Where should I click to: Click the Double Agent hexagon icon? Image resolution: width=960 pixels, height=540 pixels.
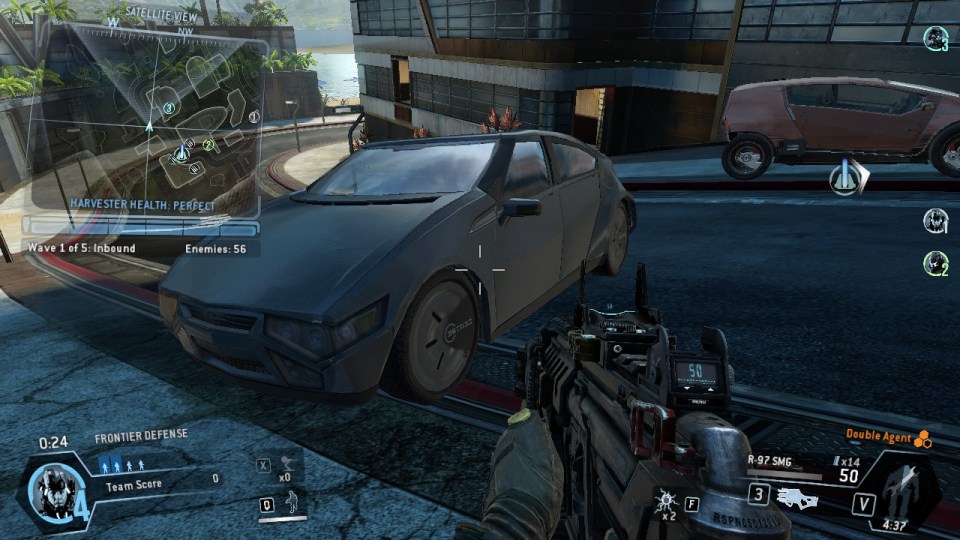[923, 438]
